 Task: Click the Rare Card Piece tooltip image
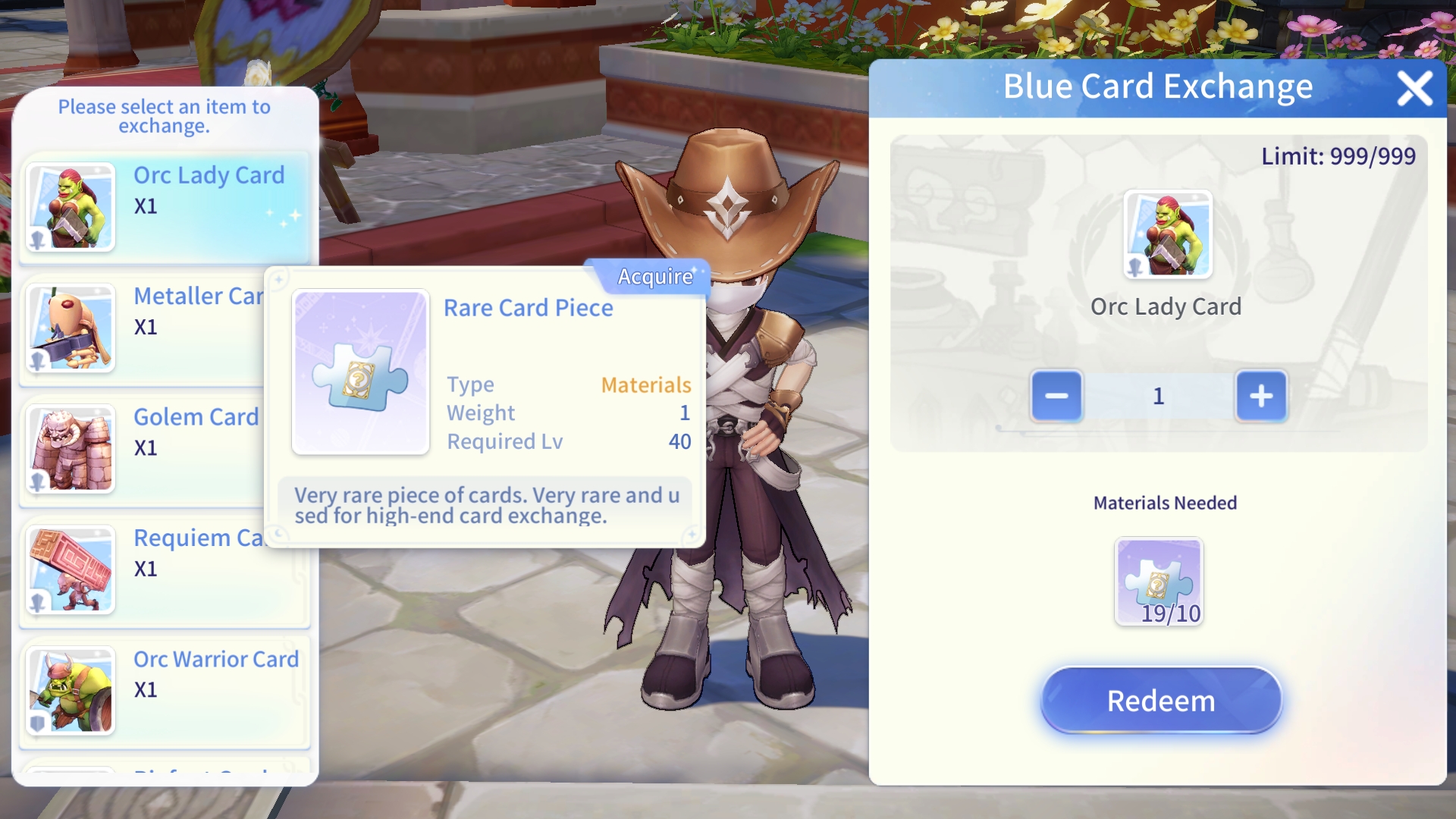tap(360, 372)
